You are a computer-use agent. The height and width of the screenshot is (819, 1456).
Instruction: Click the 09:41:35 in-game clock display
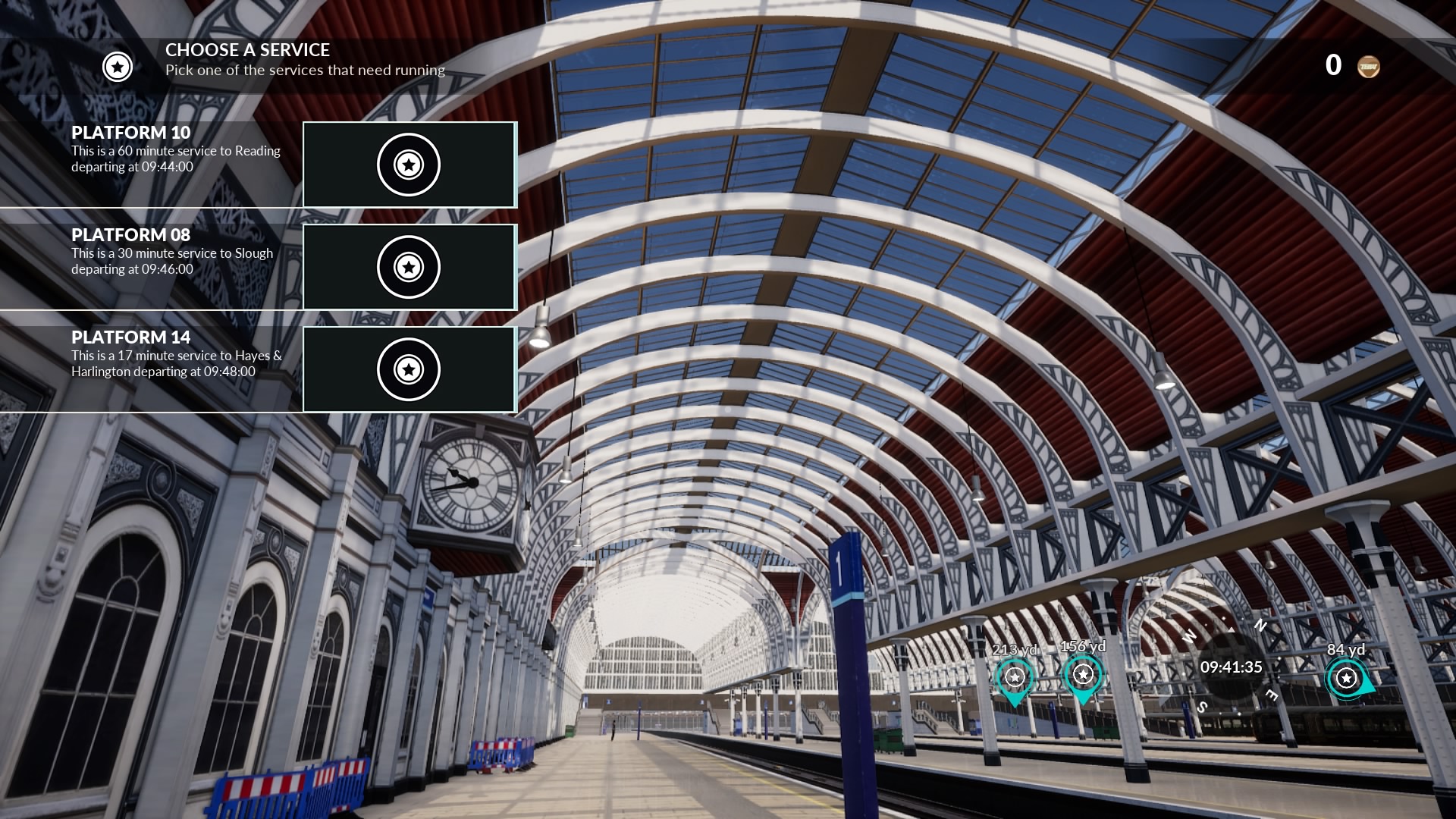[1232, 667]
